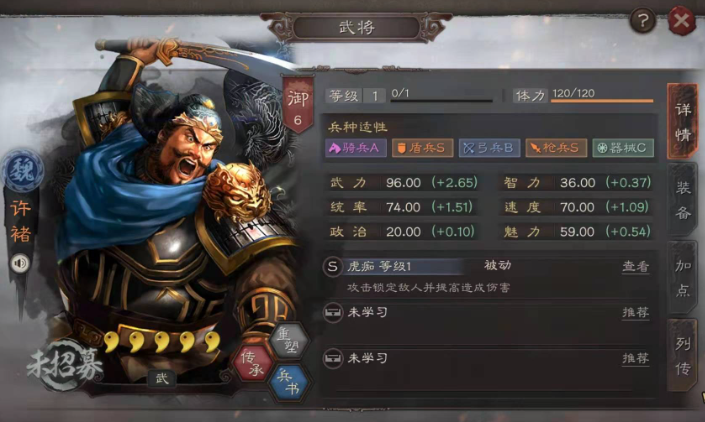The height and width of the screenshot is (422, 705).
Task: Click 查看 for the 虎痴 skill
Action: (x=635, y=267)
